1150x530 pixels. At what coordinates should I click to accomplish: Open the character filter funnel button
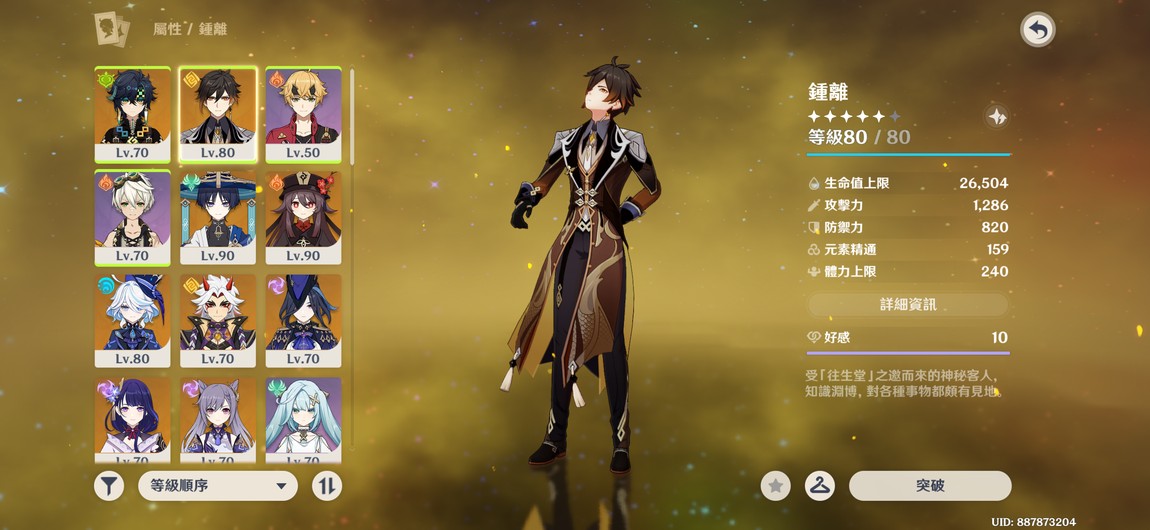[x=109, y=486]
